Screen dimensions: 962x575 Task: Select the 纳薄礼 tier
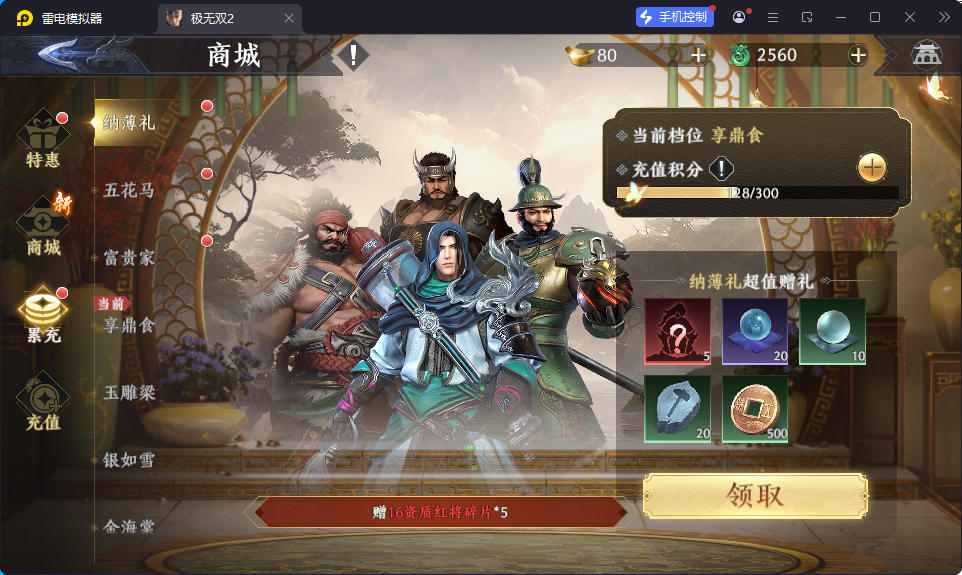pyautogui.click(x=130, y=123)
